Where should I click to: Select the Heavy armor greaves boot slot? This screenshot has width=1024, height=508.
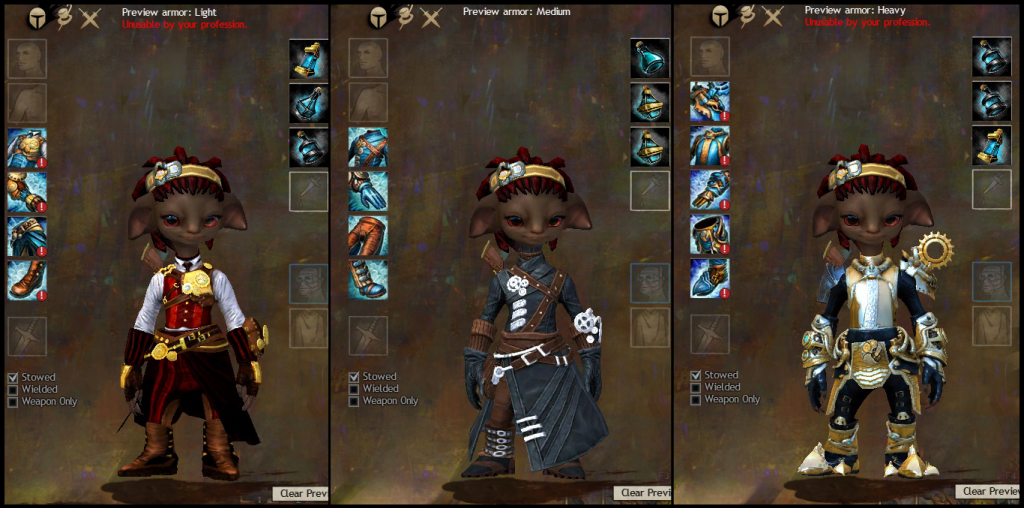click(x=709, y=278)
